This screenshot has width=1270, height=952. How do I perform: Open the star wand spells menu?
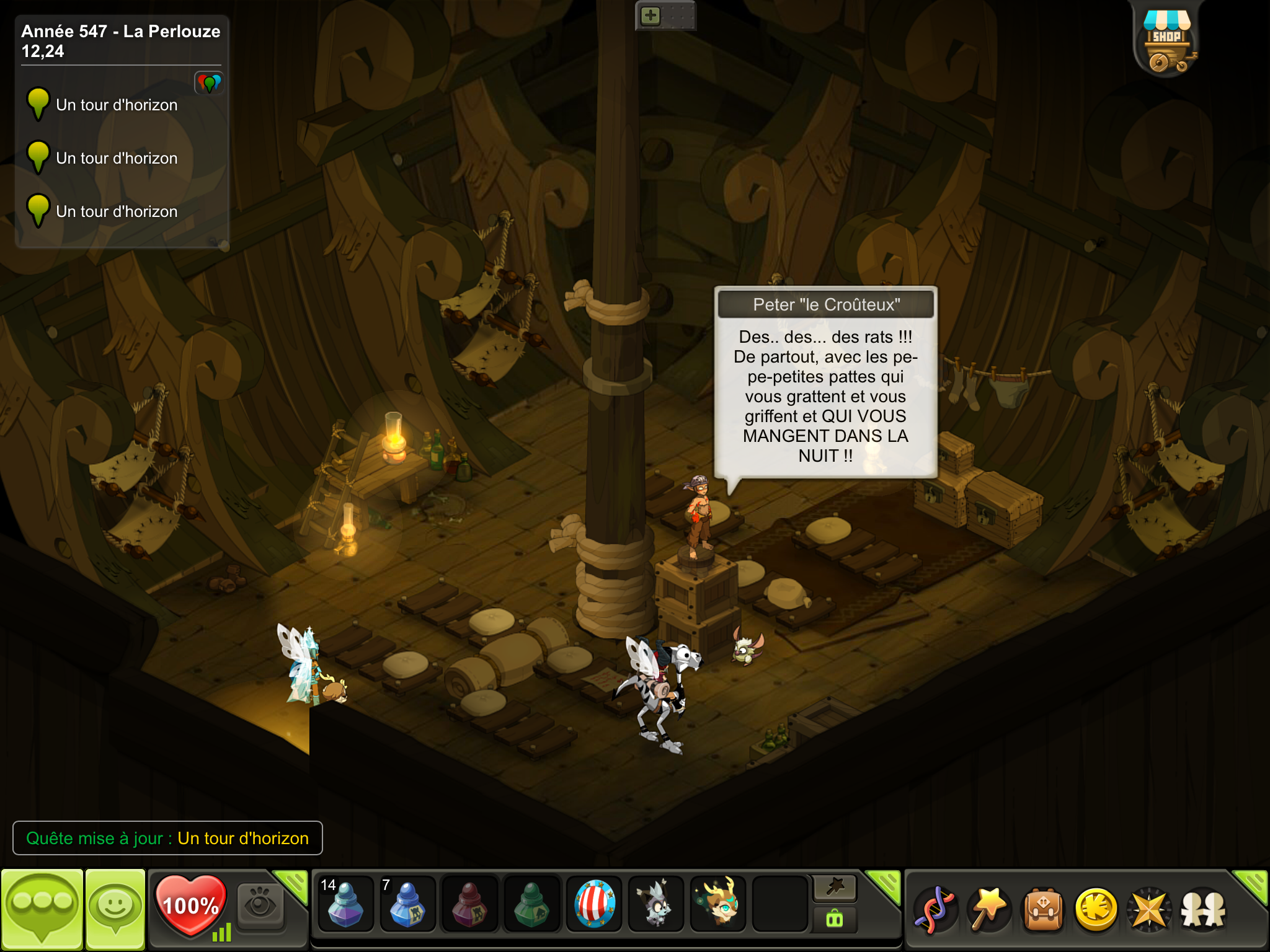click(988, 910)
